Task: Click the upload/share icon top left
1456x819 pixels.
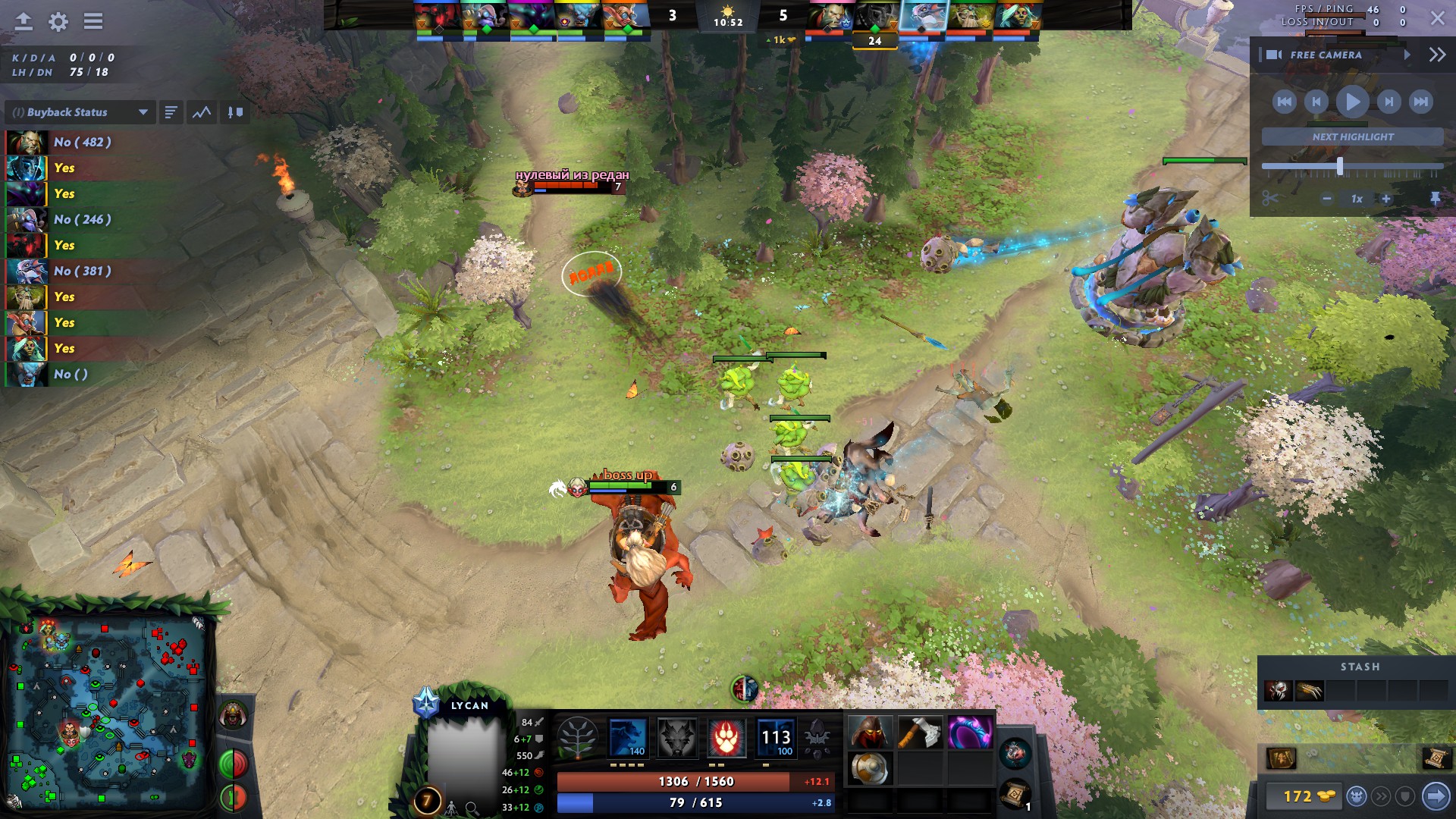Action: 22,22
